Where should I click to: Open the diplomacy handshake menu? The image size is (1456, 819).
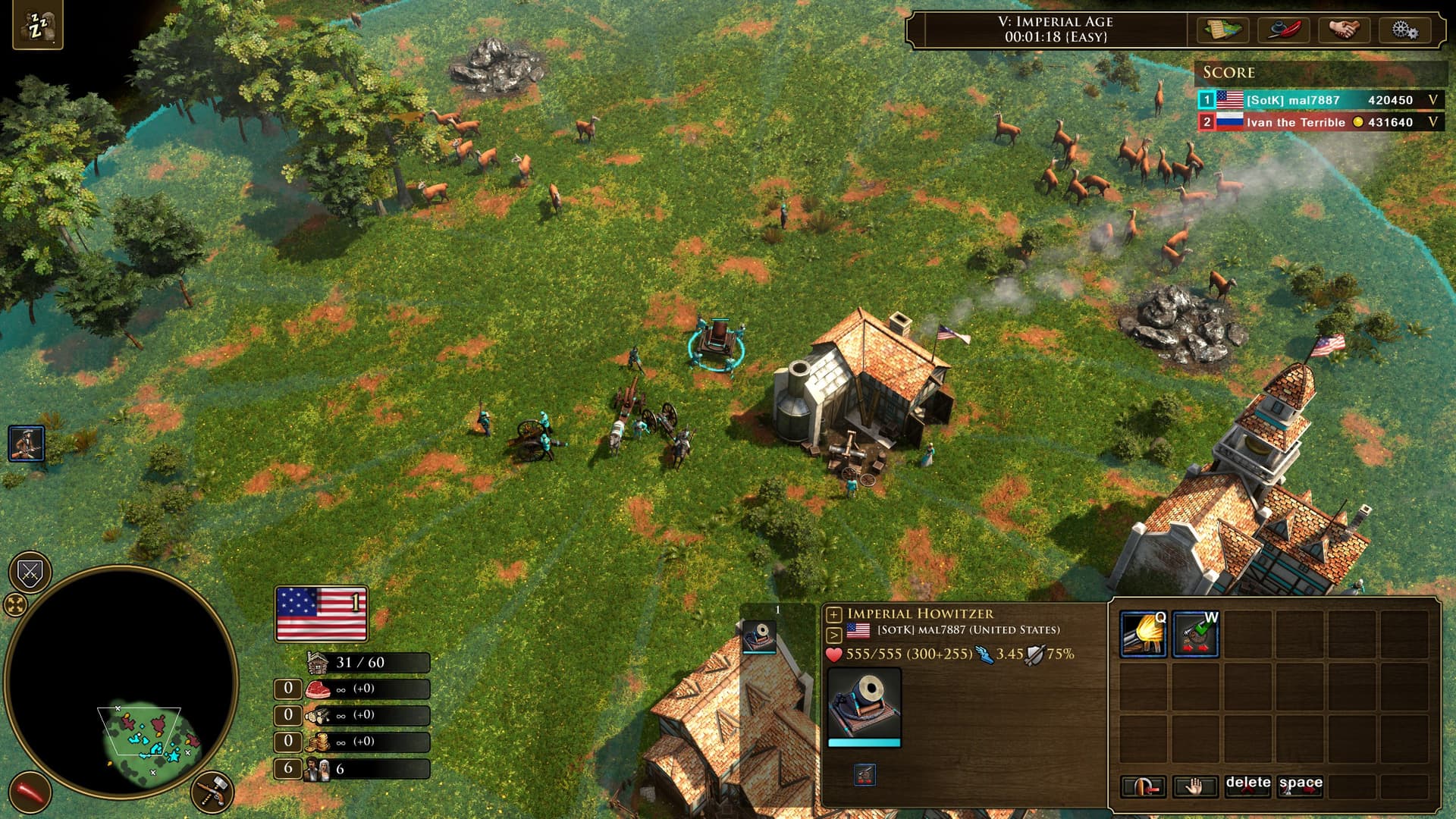coord(1345,30)
